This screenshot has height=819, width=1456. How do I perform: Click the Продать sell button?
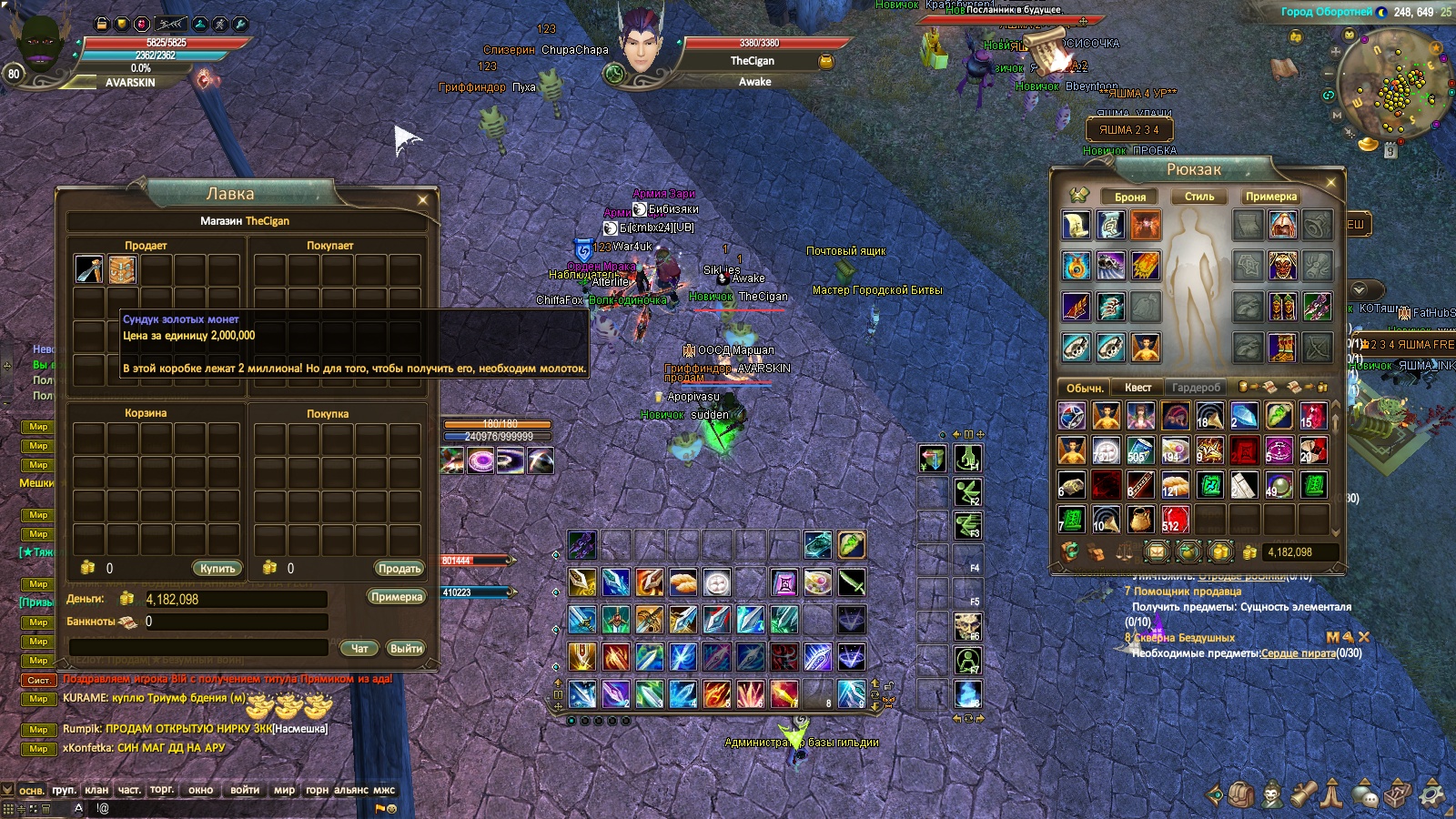pos(399,568)
